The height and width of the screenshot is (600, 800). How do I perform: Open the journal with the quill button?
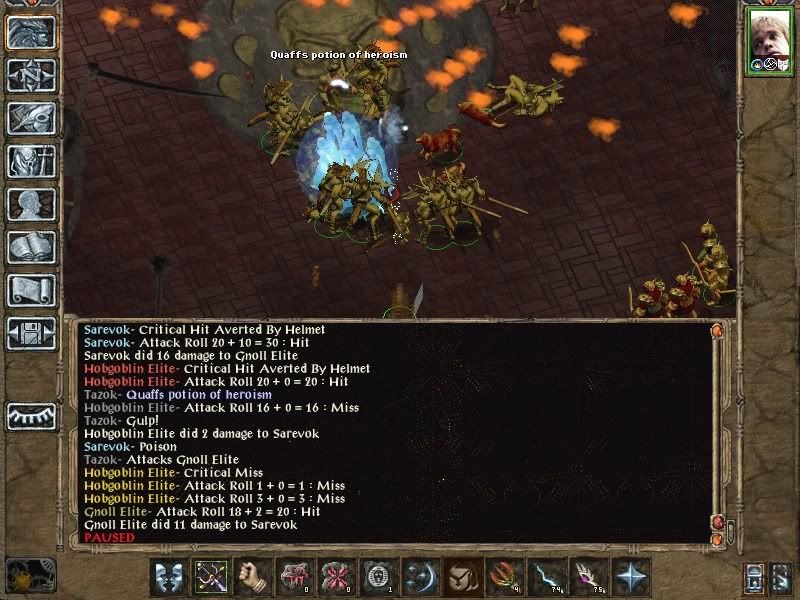pyautogui.click(x=31, y=118)
